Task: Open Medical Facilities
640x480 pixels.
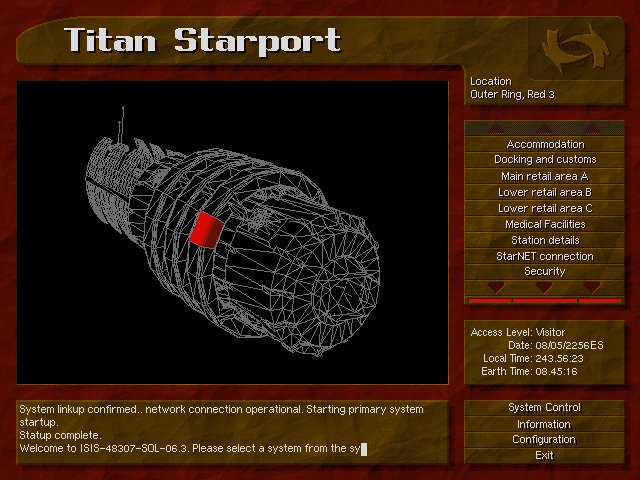Action: click(545, 224)
